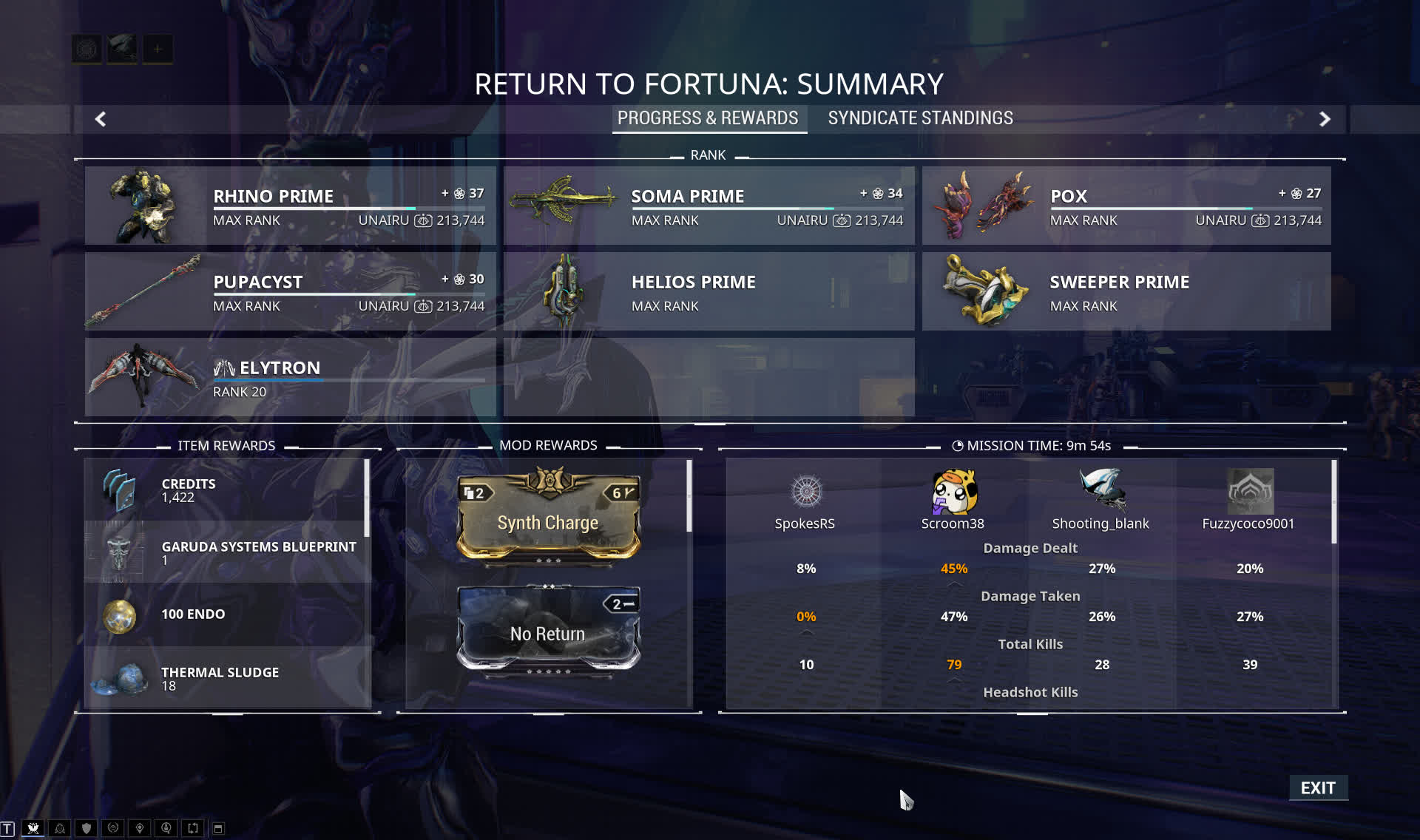The image size is (1420, 840).
Task: View the Garuda Systems Blueprint reward
Action: coord(227,552)
